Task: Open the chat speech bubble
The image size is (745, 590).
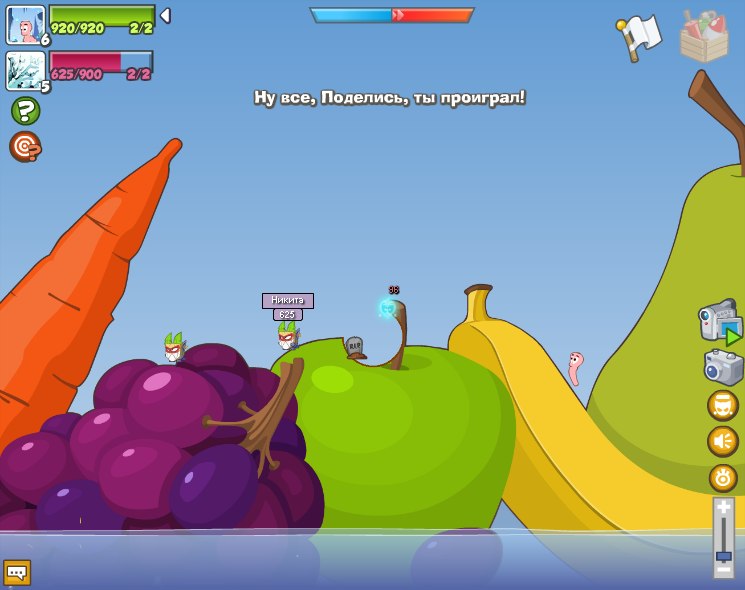Action: coord(17,572)
